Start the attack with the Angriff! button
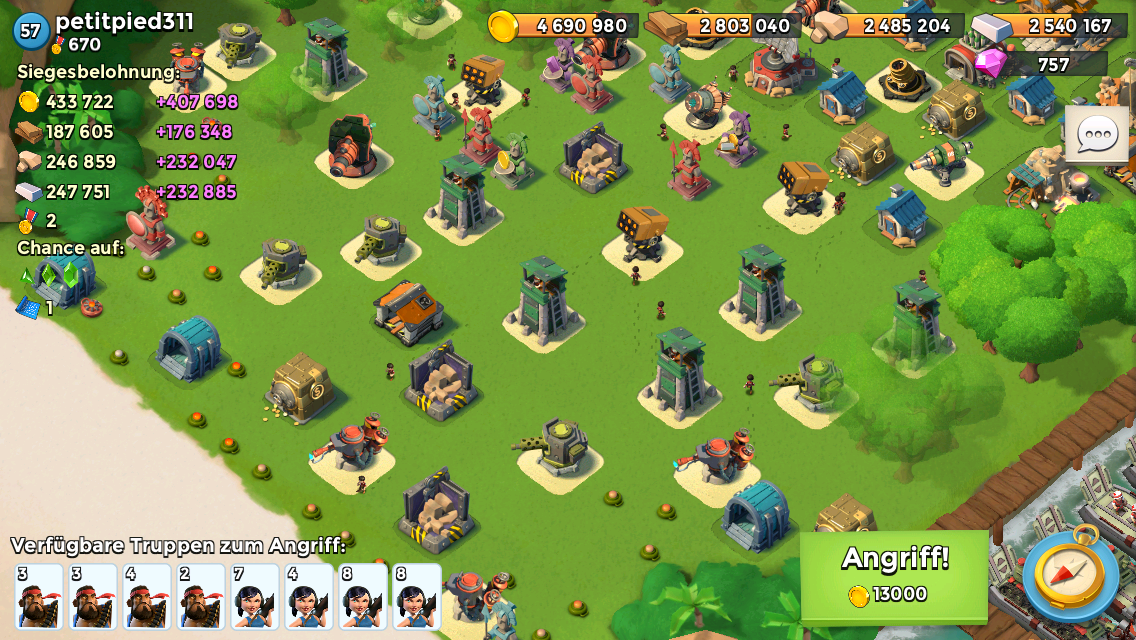Viewport: 1136px width, 640px height. click(x=894, y=577)
